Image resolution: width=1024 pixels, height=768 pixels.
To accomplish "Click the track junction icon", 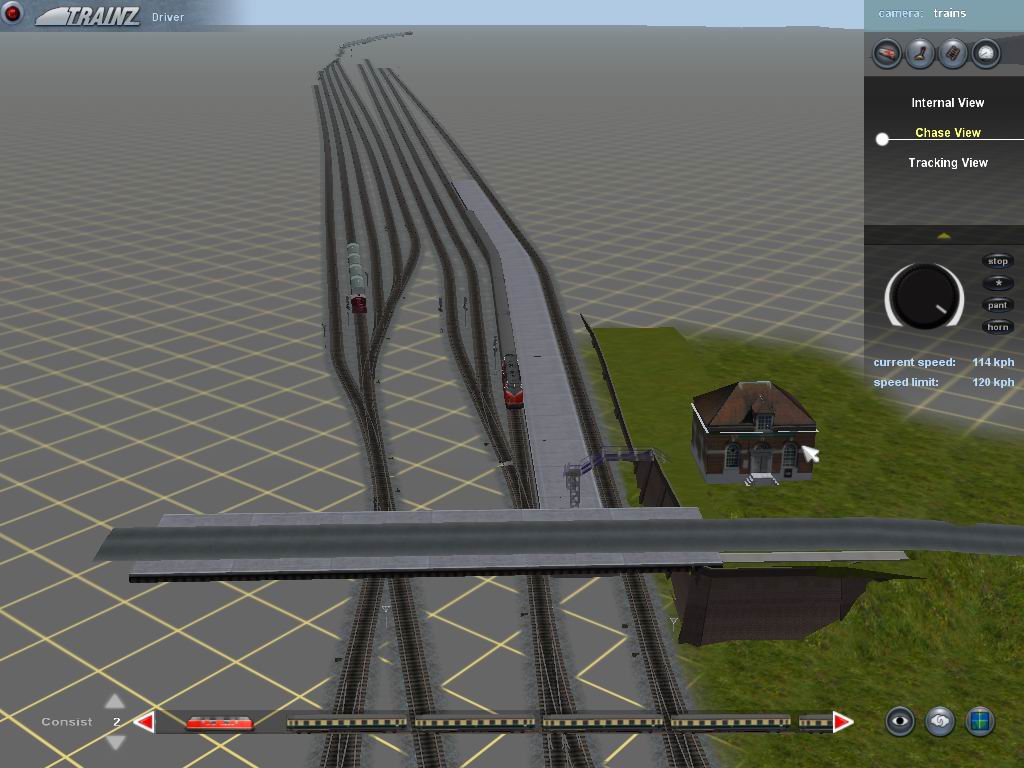I will (953, 53).
